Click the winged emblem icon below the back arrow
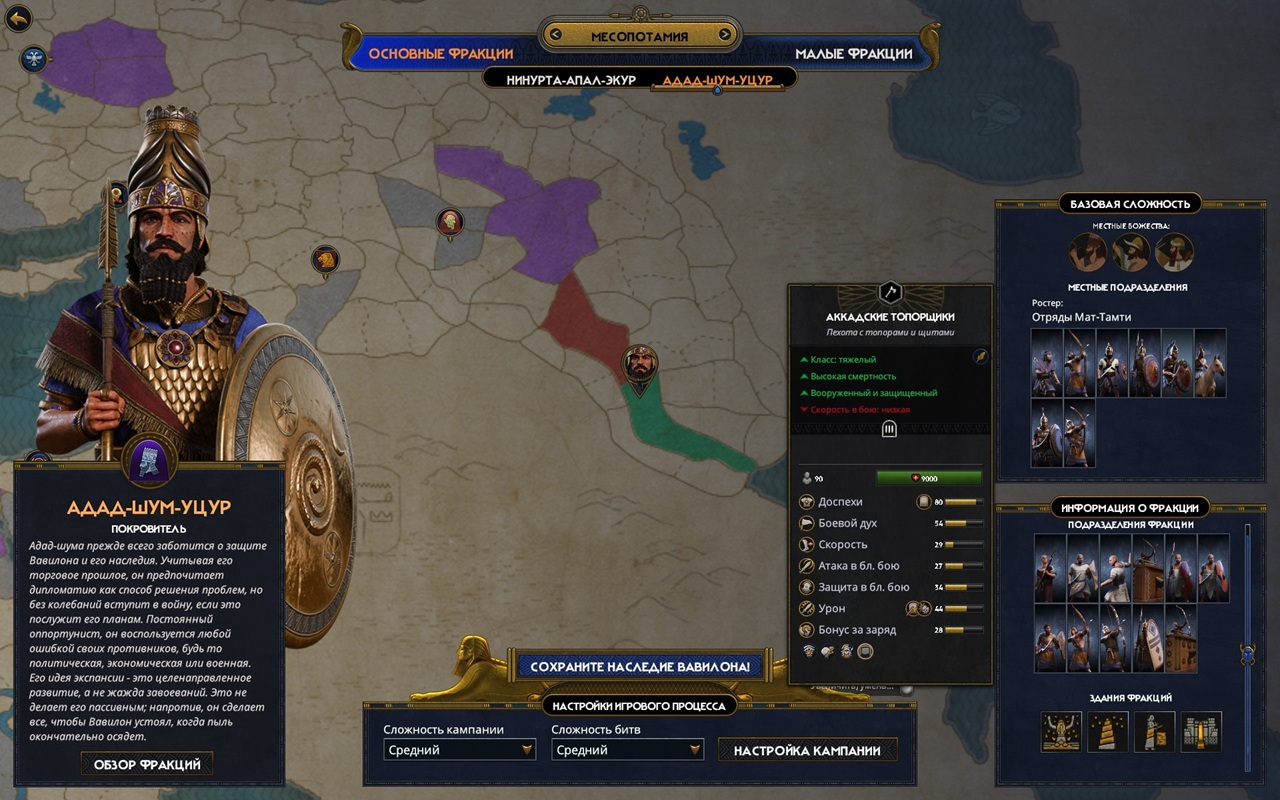The width and height of the screenshot is (1280, 800). point(35,59)
